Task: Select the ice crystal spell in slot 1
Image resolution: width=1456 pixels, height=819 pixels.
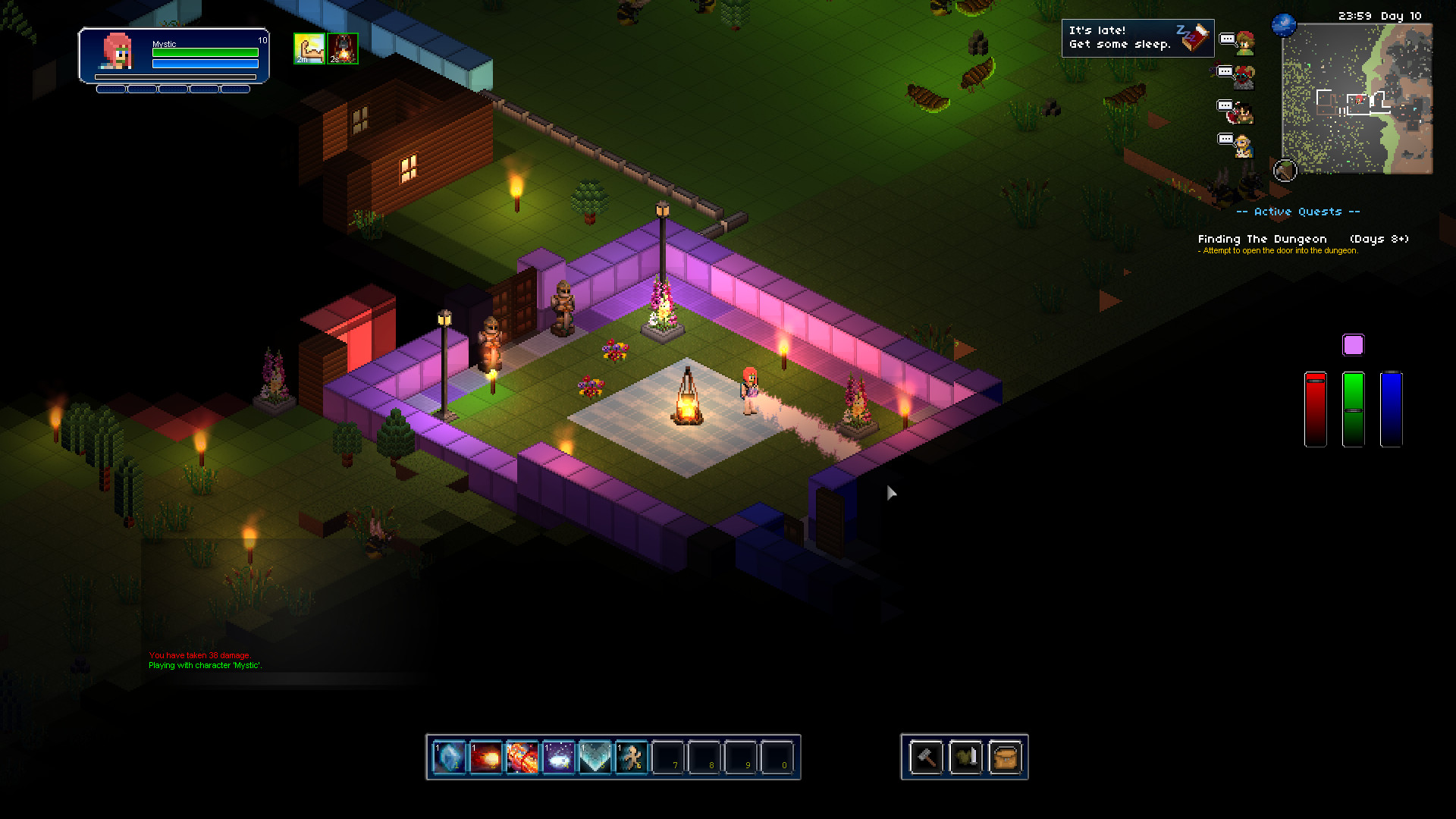Action: 449,757
